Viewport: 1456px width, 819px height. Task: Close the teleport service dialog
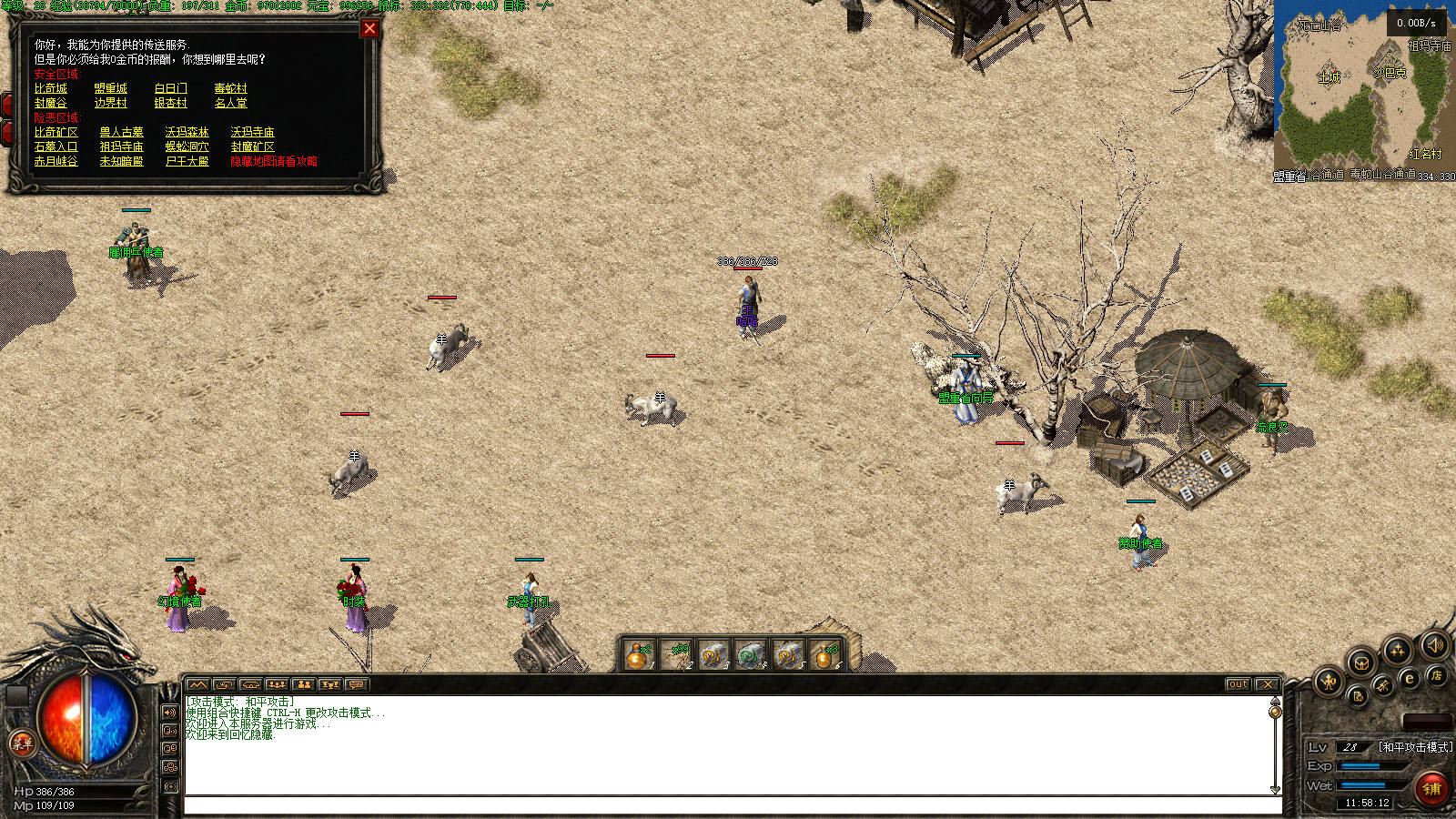click(x=369, y=28)
